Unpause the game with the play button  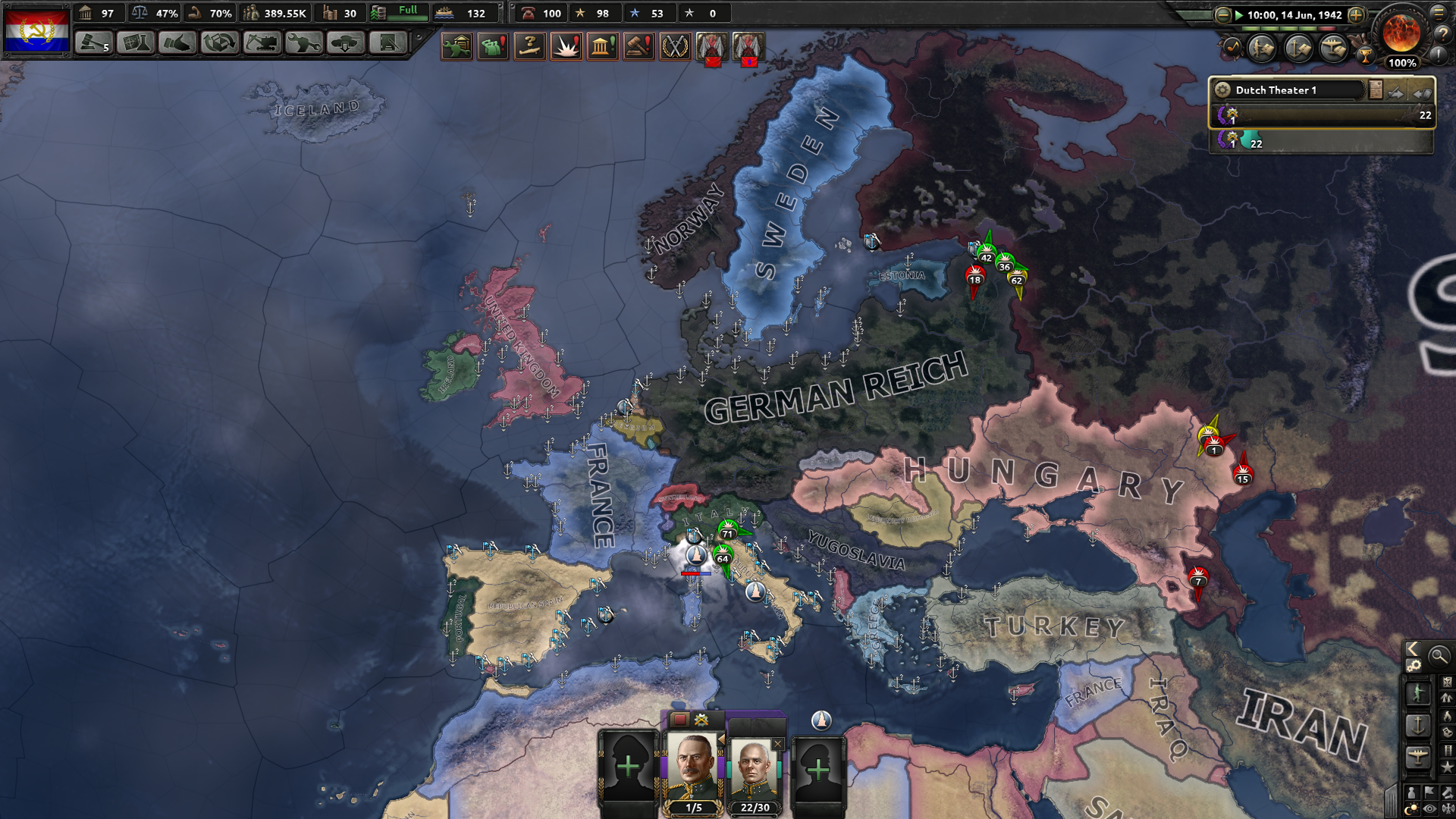[x=1240, y=14]
